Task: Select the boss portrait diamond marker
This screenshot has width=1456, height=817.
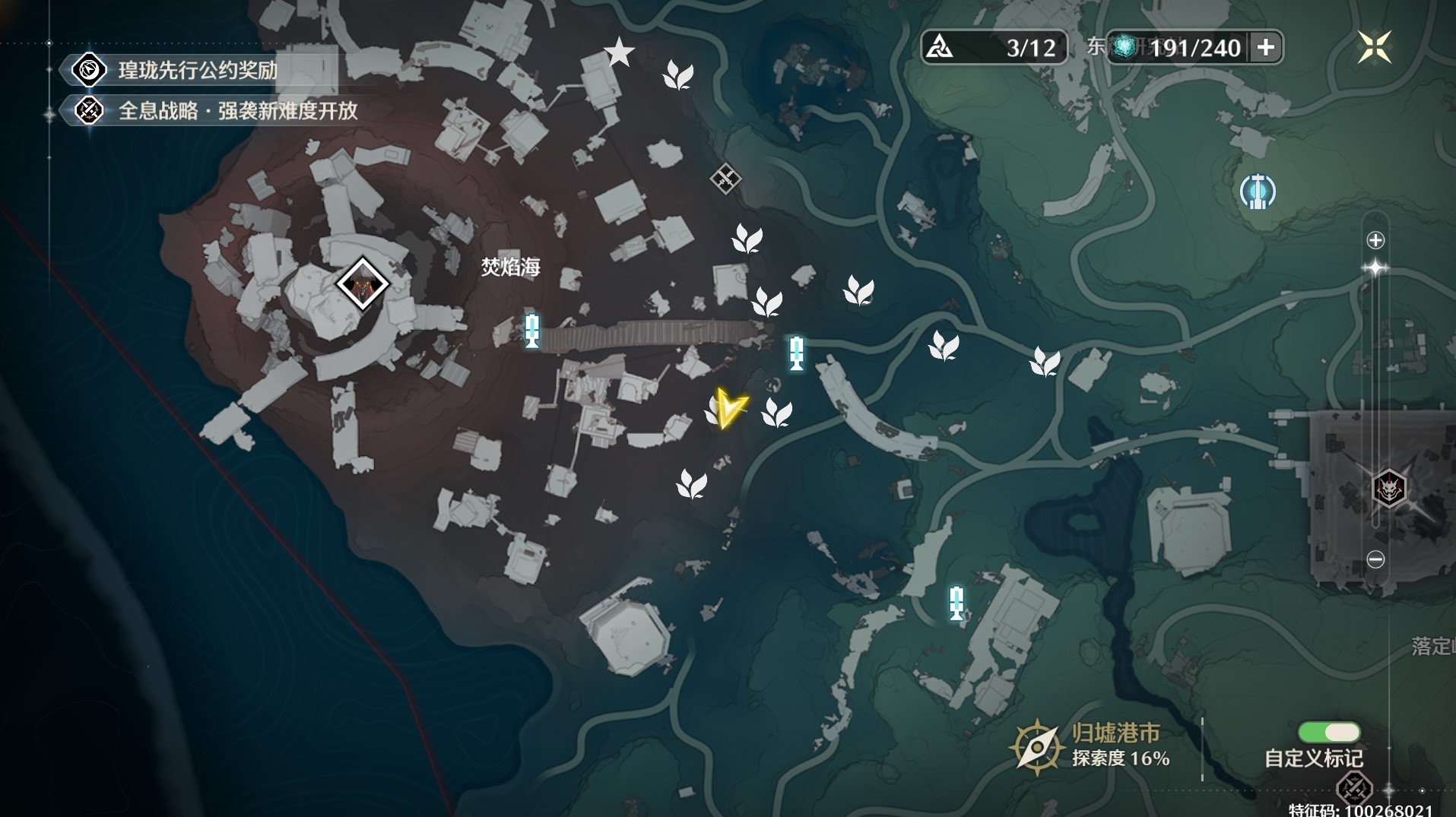Action: click(363, 284)
